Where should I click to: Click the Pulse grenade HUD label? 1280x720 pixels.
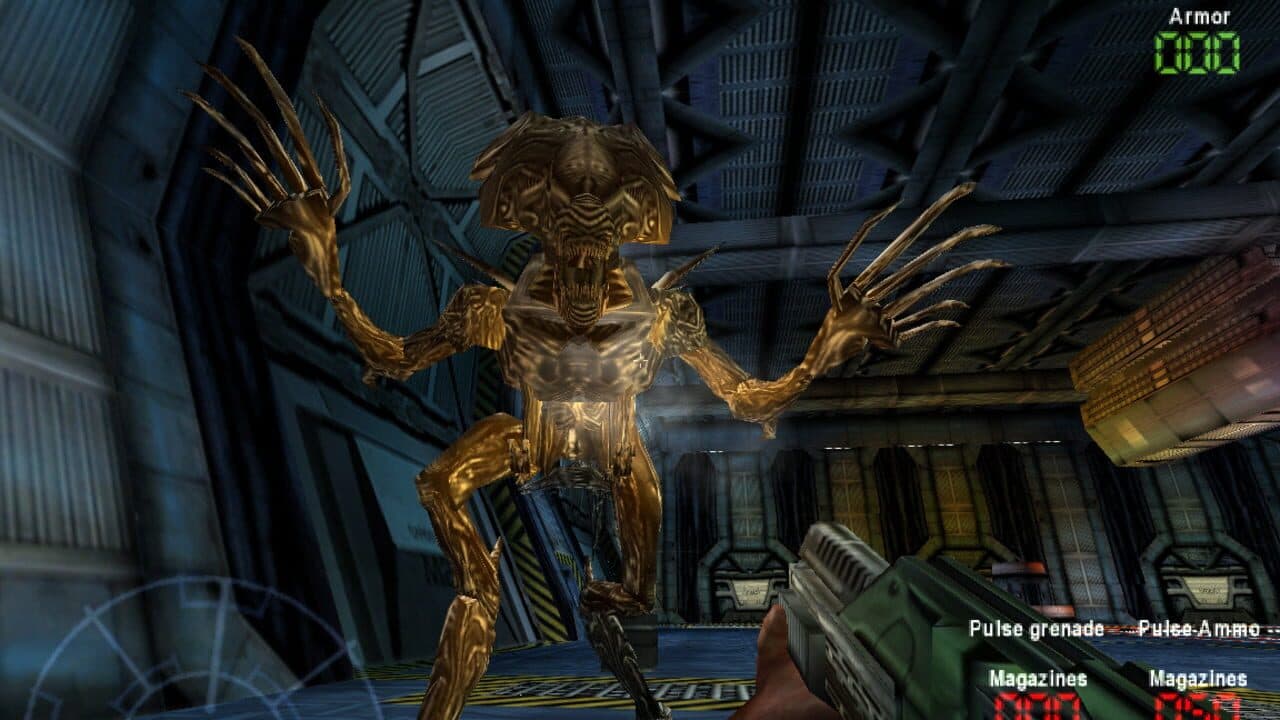(x=1035, y=628)
